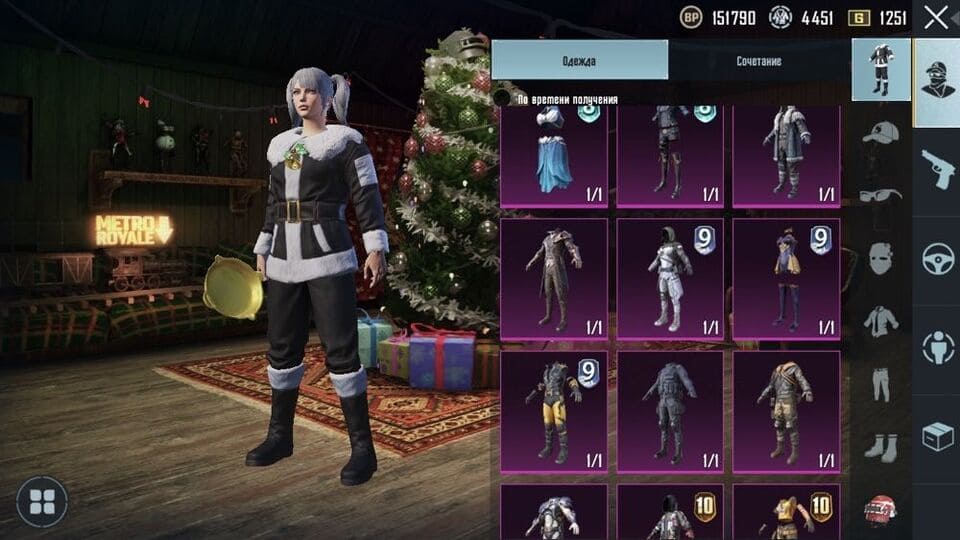This screenshot has height=540, width=960.
Task: Open the boots footwear category
Action: 881,446
